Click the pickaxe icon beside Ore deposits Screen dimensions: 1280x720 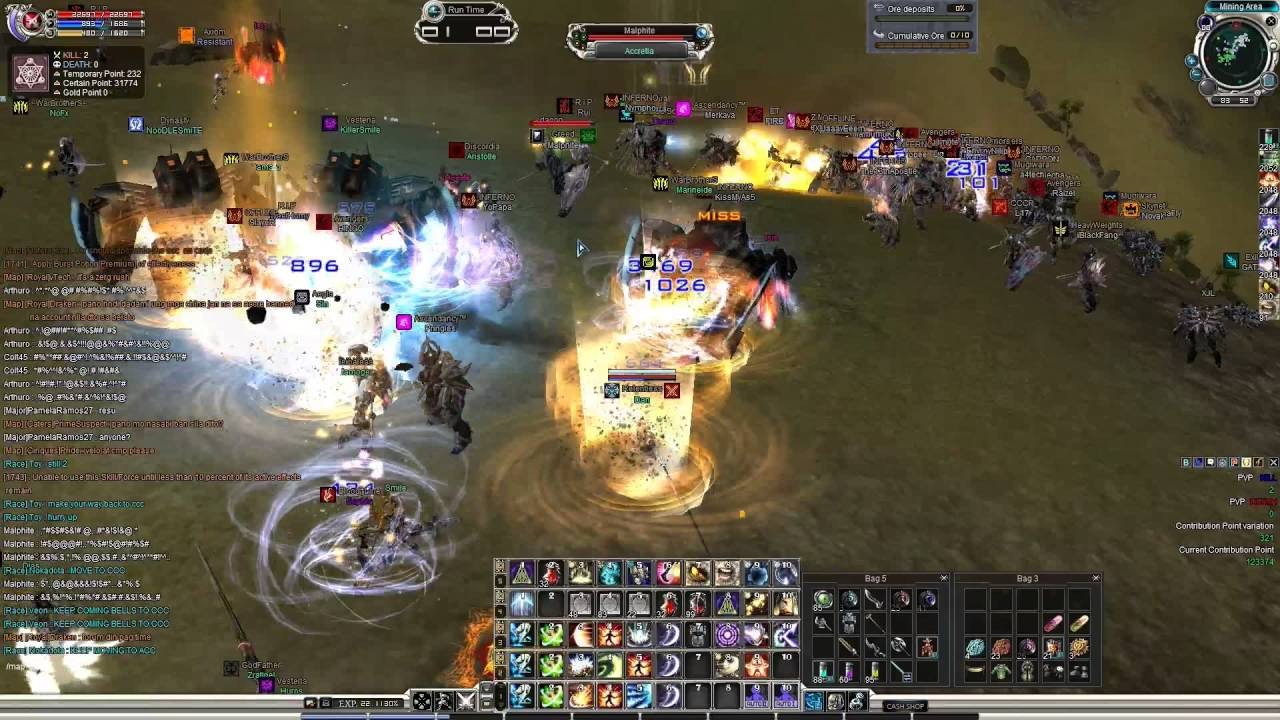pos(878,8)
